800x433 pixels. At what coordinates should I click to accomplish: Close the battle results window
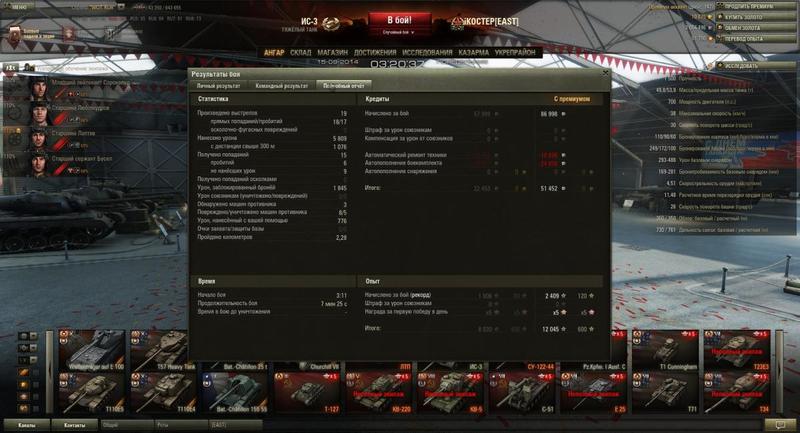(604, 74)
